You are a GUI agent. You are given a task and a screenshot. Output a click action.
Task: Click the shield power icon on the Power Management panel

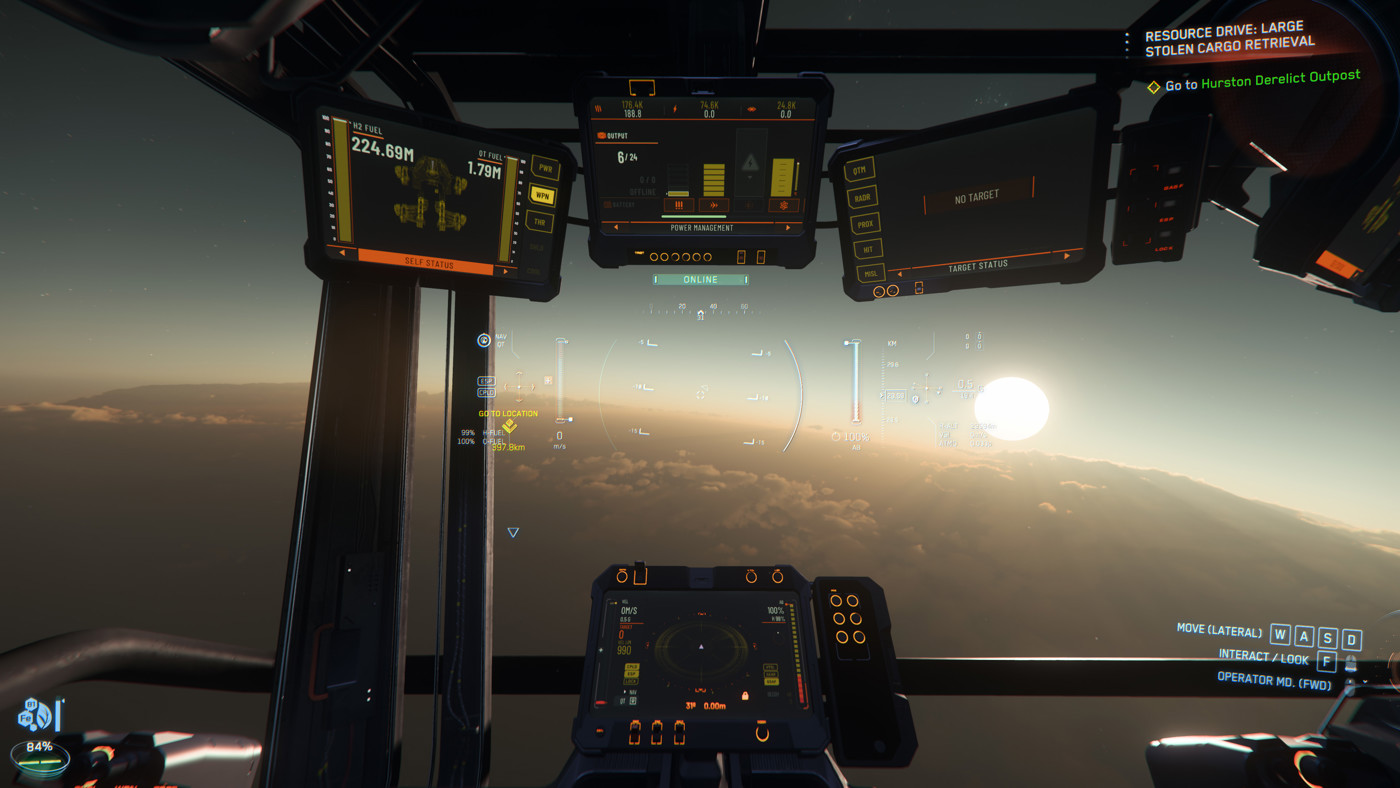(x=783, y=204)
